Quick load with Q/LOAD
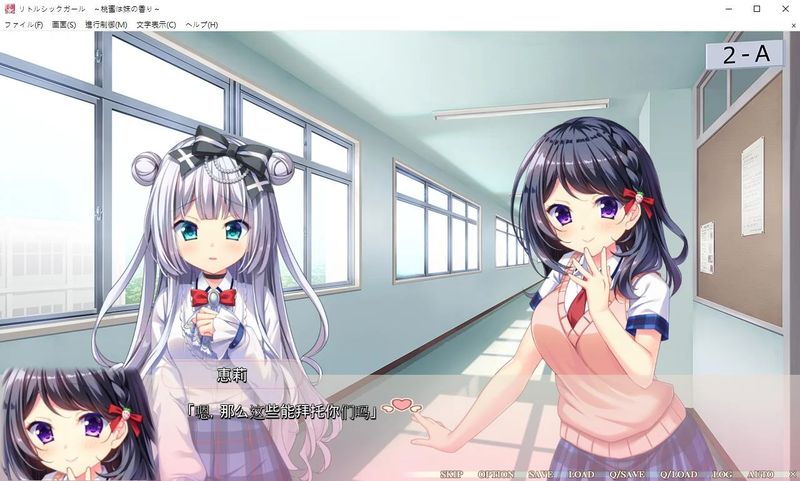The image size is (800, 481). click(x=680, y=473)
